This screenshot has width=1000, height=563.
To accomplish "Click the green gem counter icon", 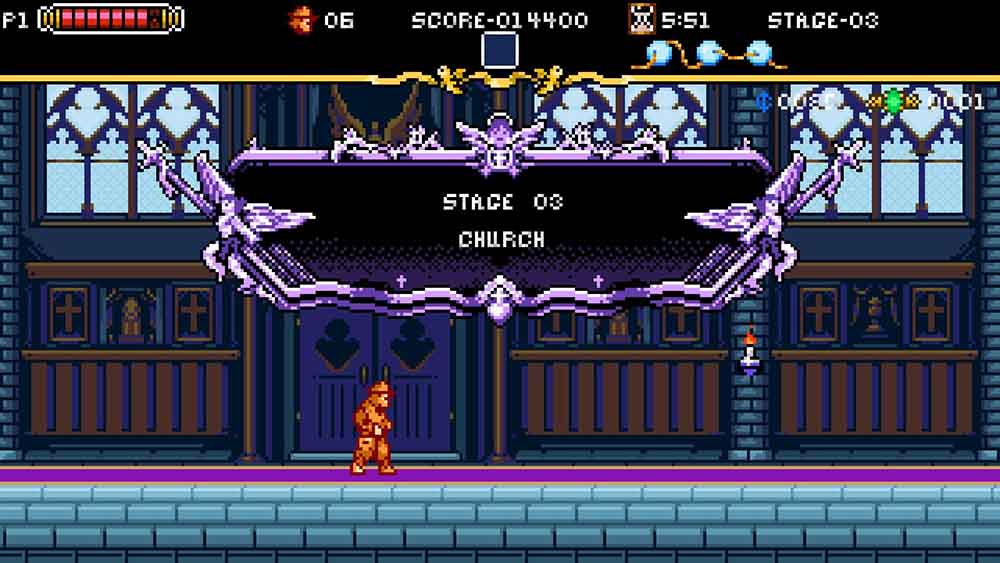I will tap(893, 101).
